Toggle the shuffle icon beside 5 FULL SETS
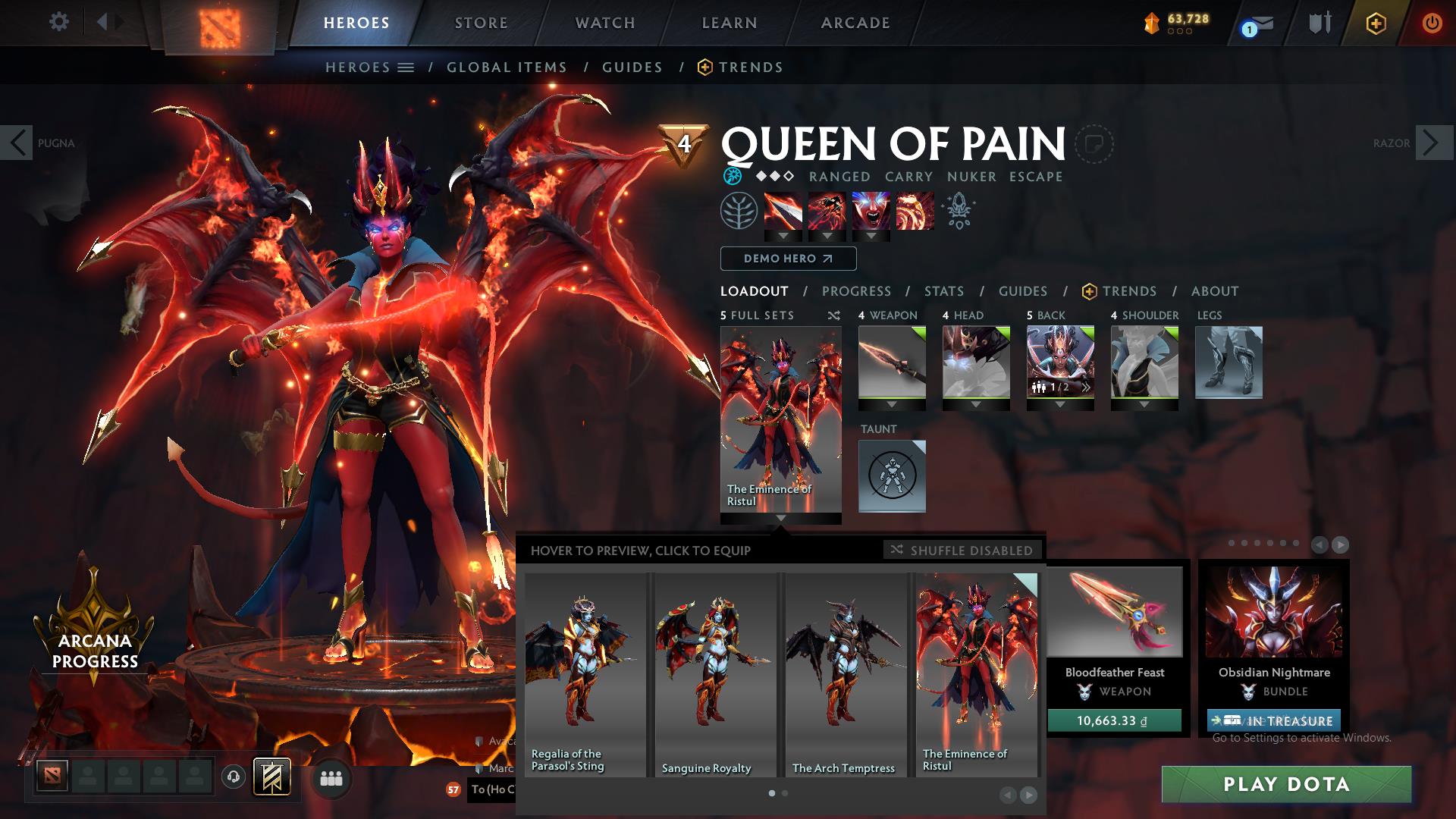1456x819 pixels. (x=833, y=315)
